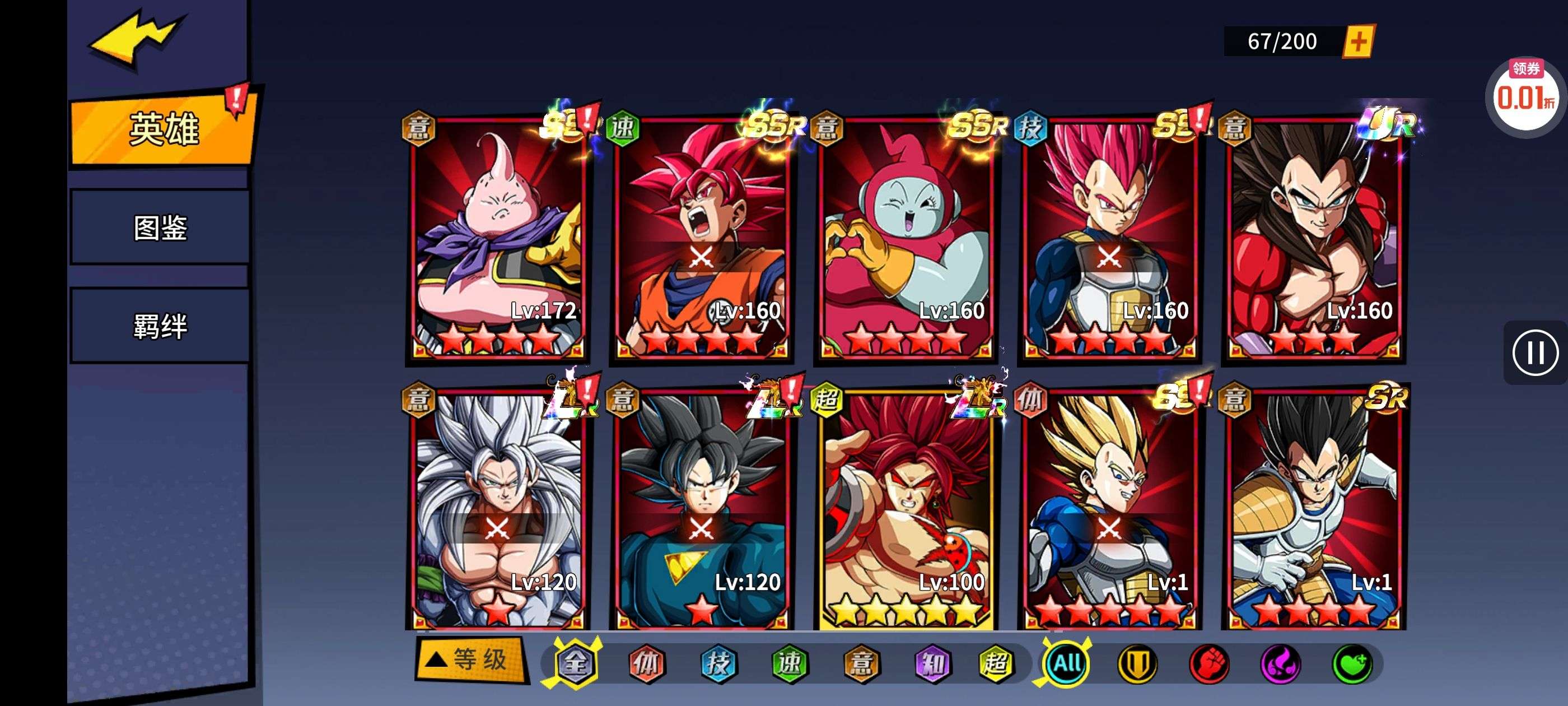Open the 图鉴 collection tab
Screen dimensions: 1568x706
click(160, 227)
